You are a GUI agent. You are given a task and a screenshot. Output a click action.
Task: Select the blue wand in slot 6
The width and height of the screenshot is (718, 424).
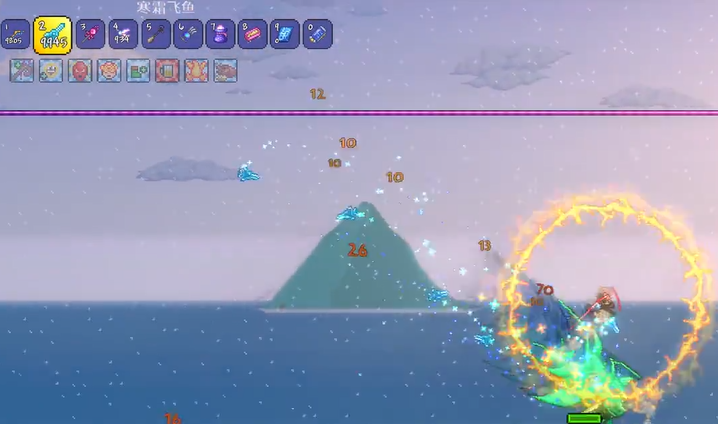point(187,35)
